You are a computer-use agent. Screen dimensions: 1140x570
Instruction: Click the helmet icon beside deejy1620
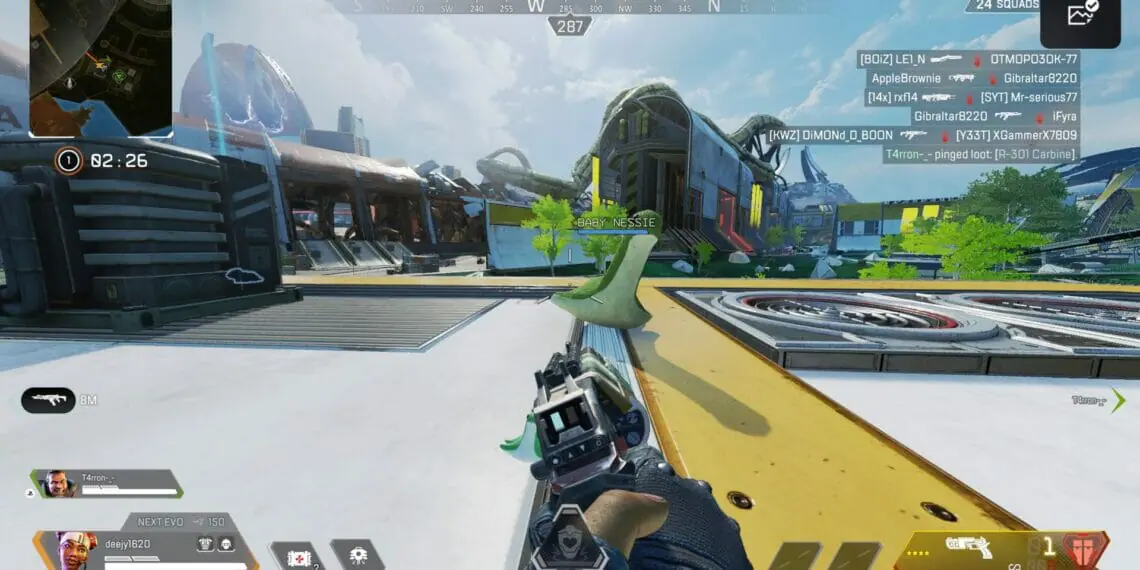click(x=227, y=543)
